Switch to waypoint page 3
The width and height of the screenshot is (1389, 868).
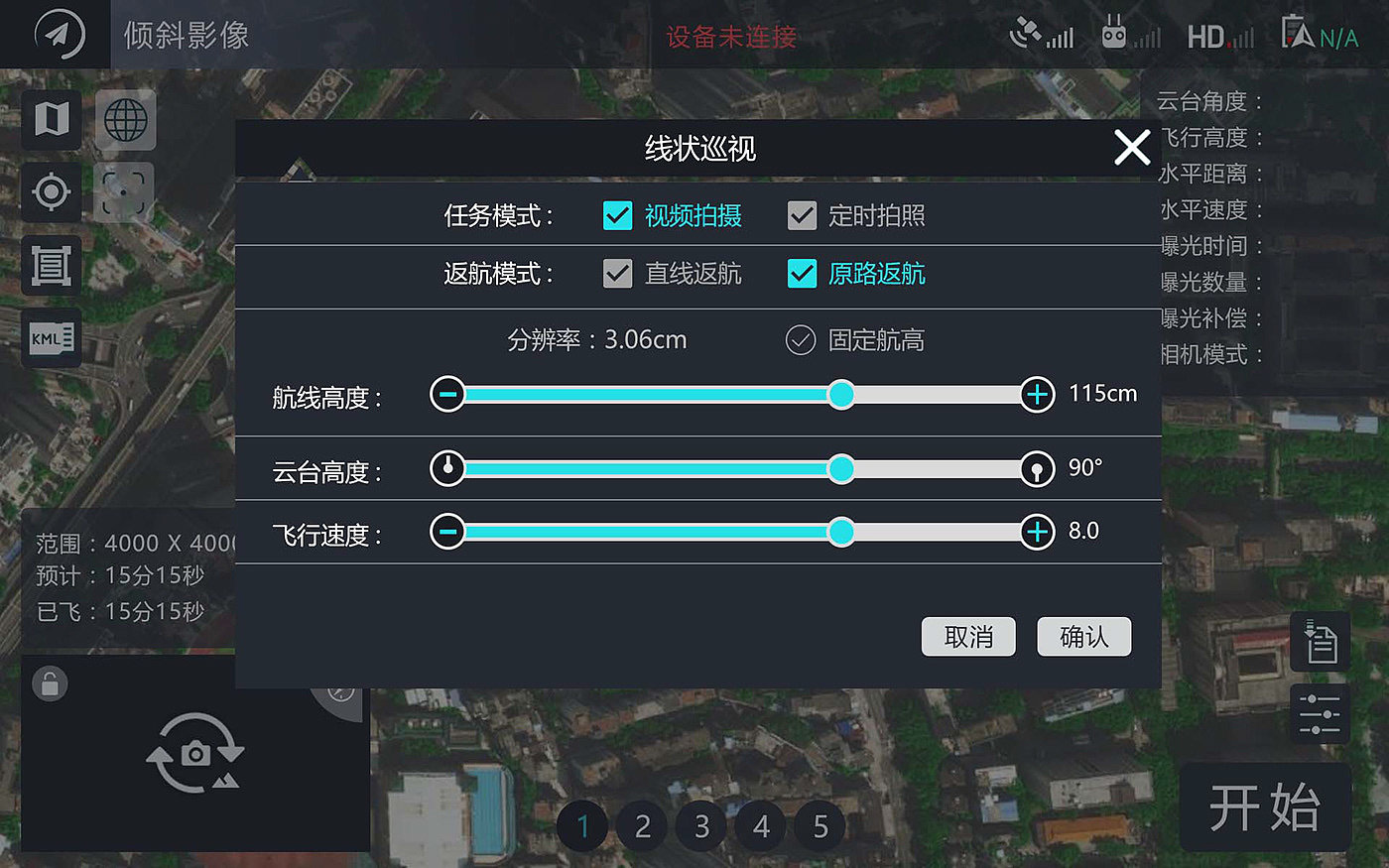(700, 825)
